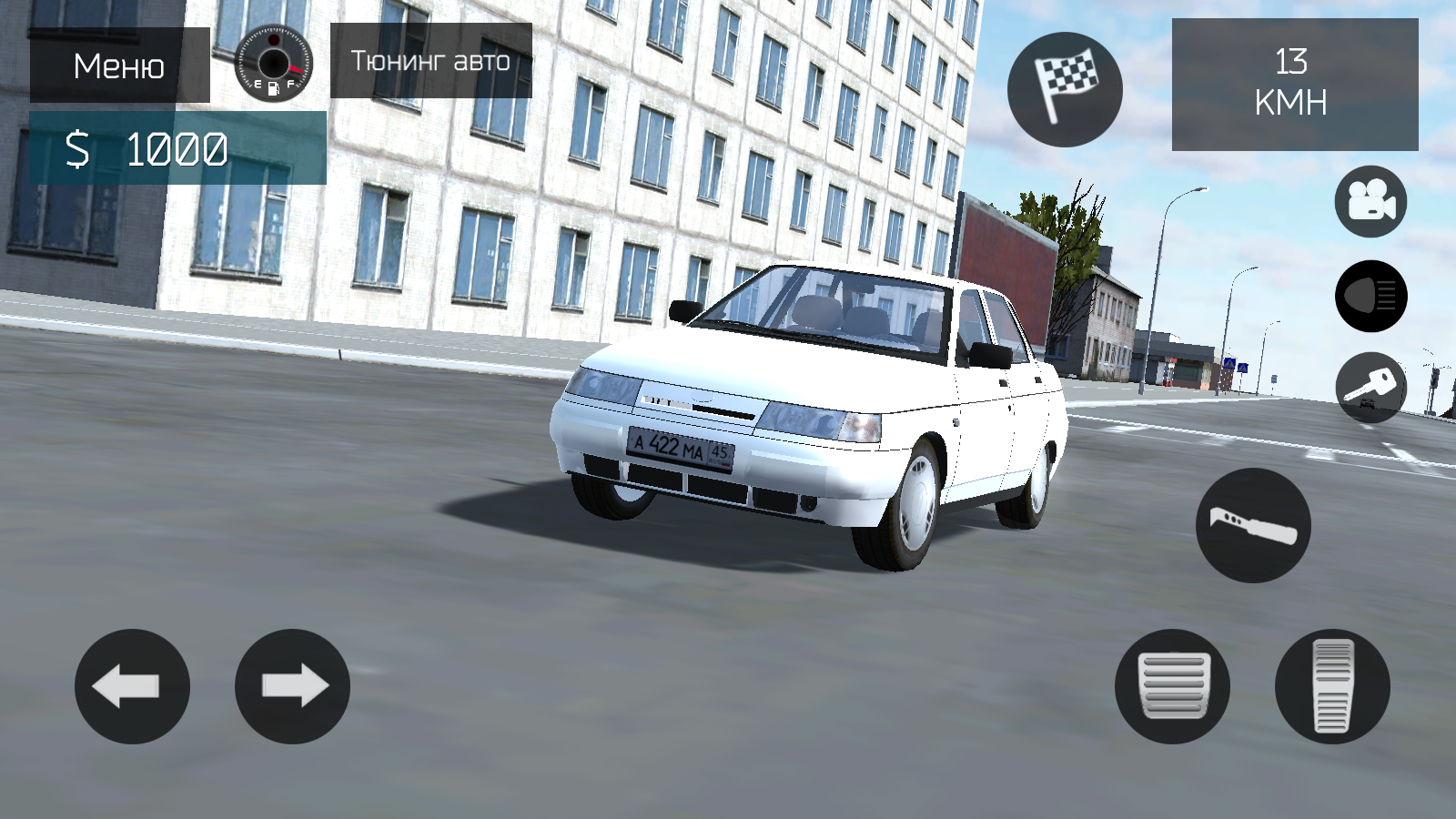Turn the ignition with the key icon
The height and width of the screenshot is (819, 1456).
point(1371,388)
